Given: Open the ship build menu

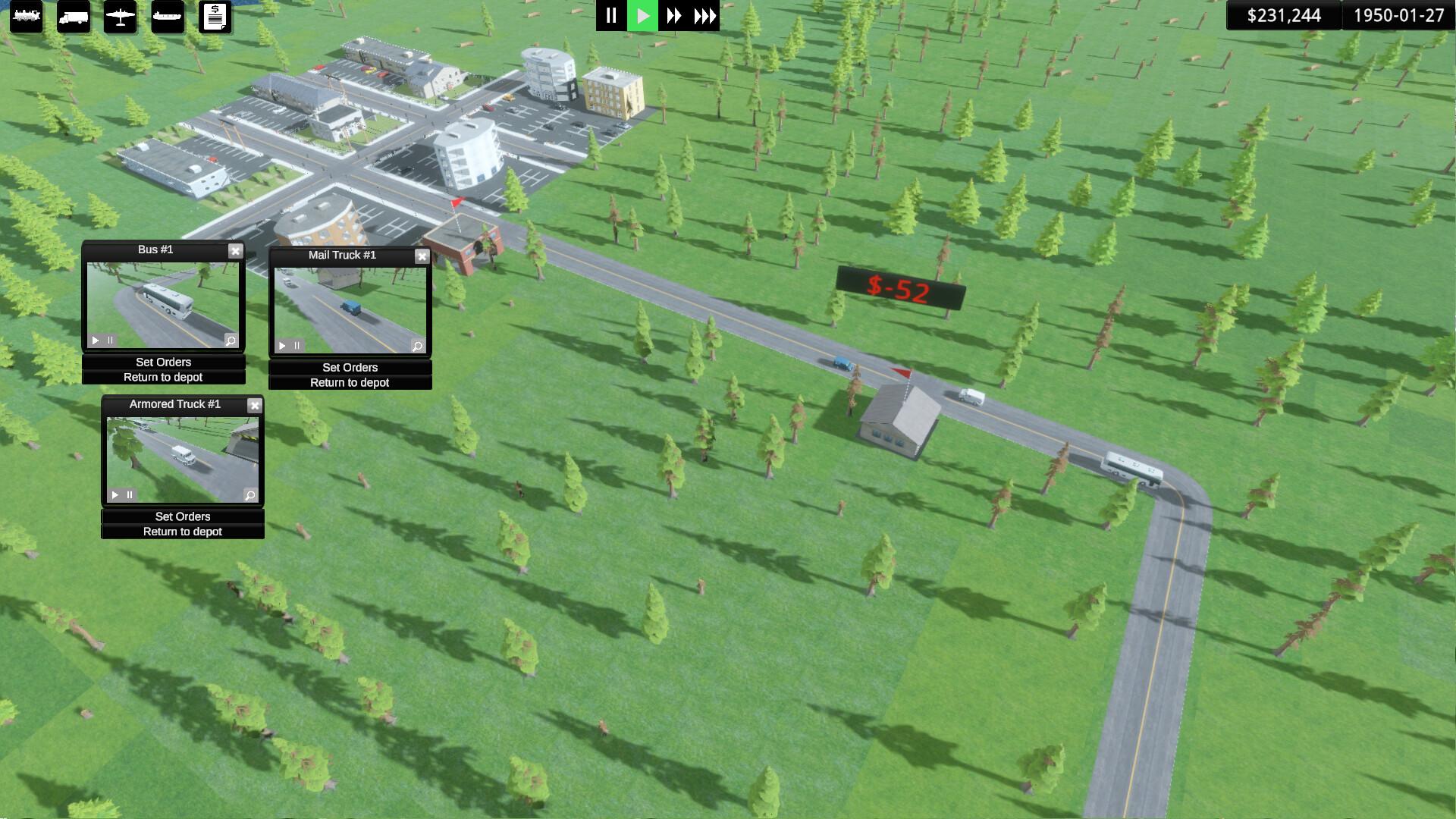Looking at the screenshot, I should tap(168, 16).
